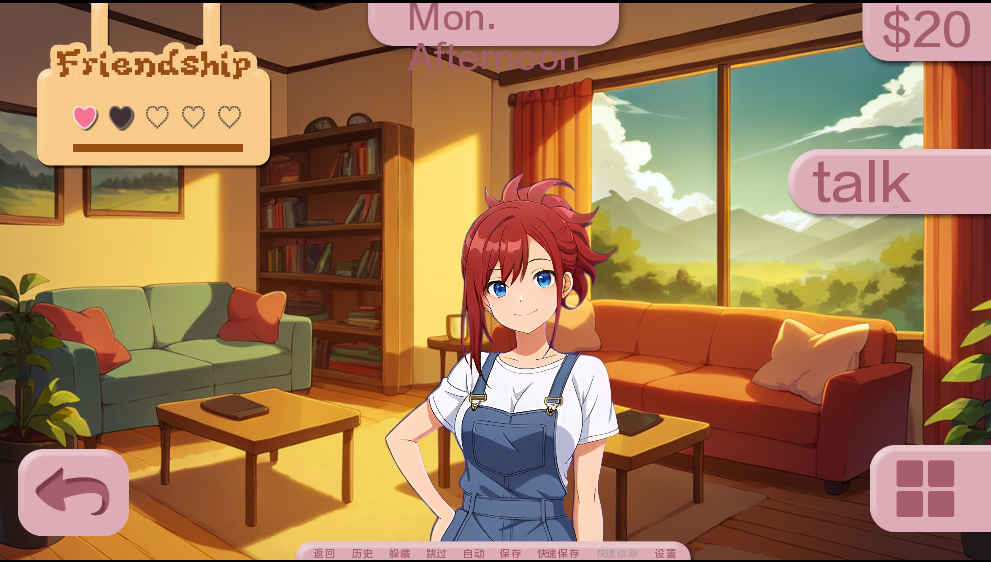This screenshot has width=991, height=562.
Task: Open 设置 settings
Action: (665, 553)
